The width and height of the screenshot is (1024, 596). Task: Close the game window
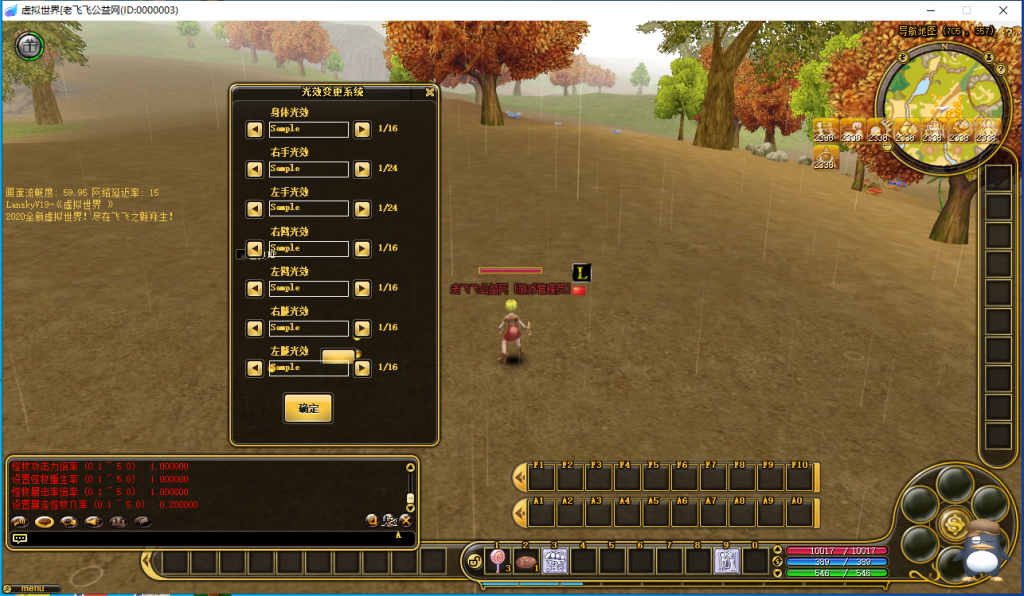coord(1001,9)
